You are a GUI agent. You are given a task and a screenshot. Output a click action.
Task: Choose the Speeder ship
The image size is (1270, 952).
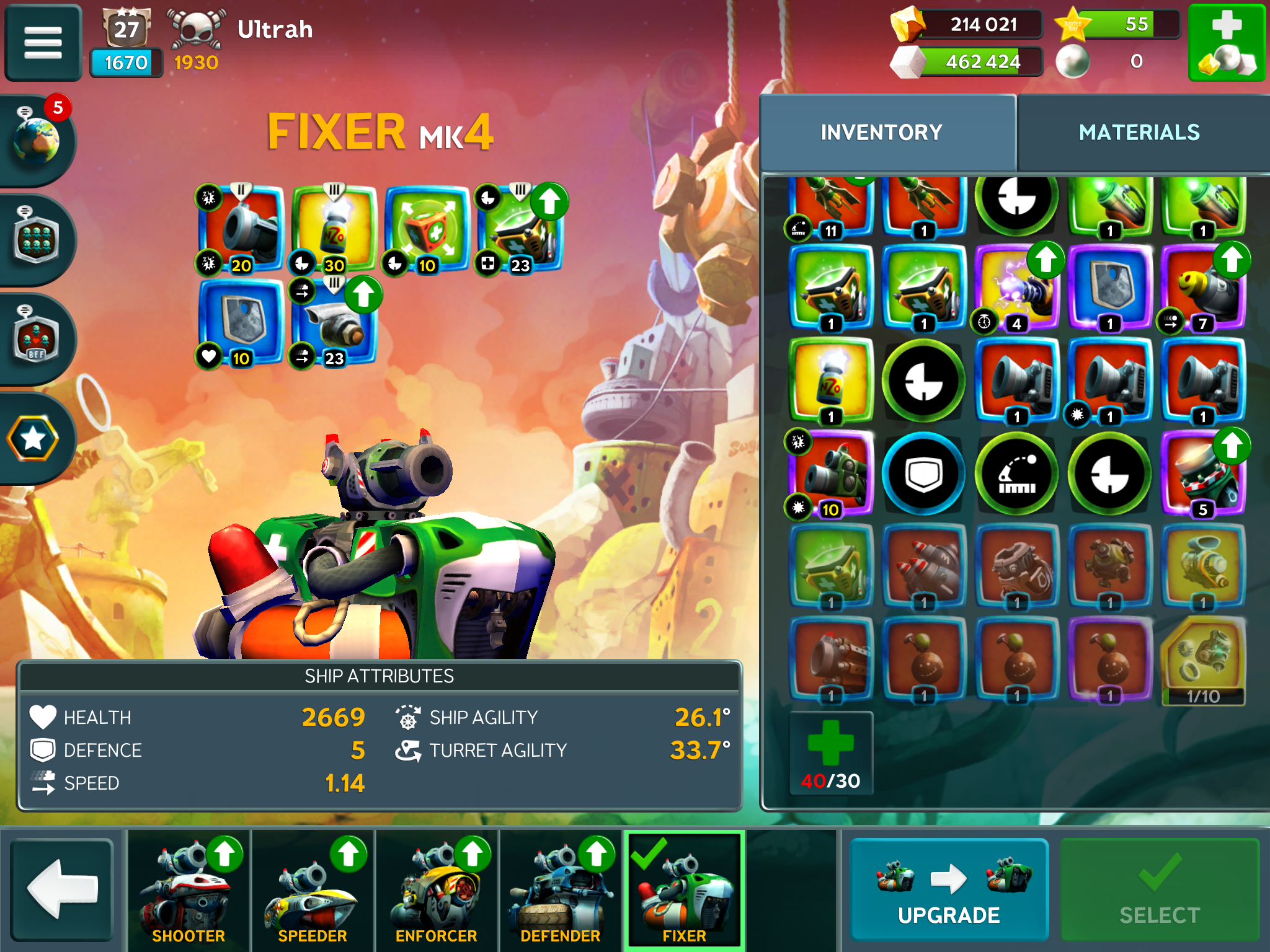pyautogui.click(x=312, y=889)
